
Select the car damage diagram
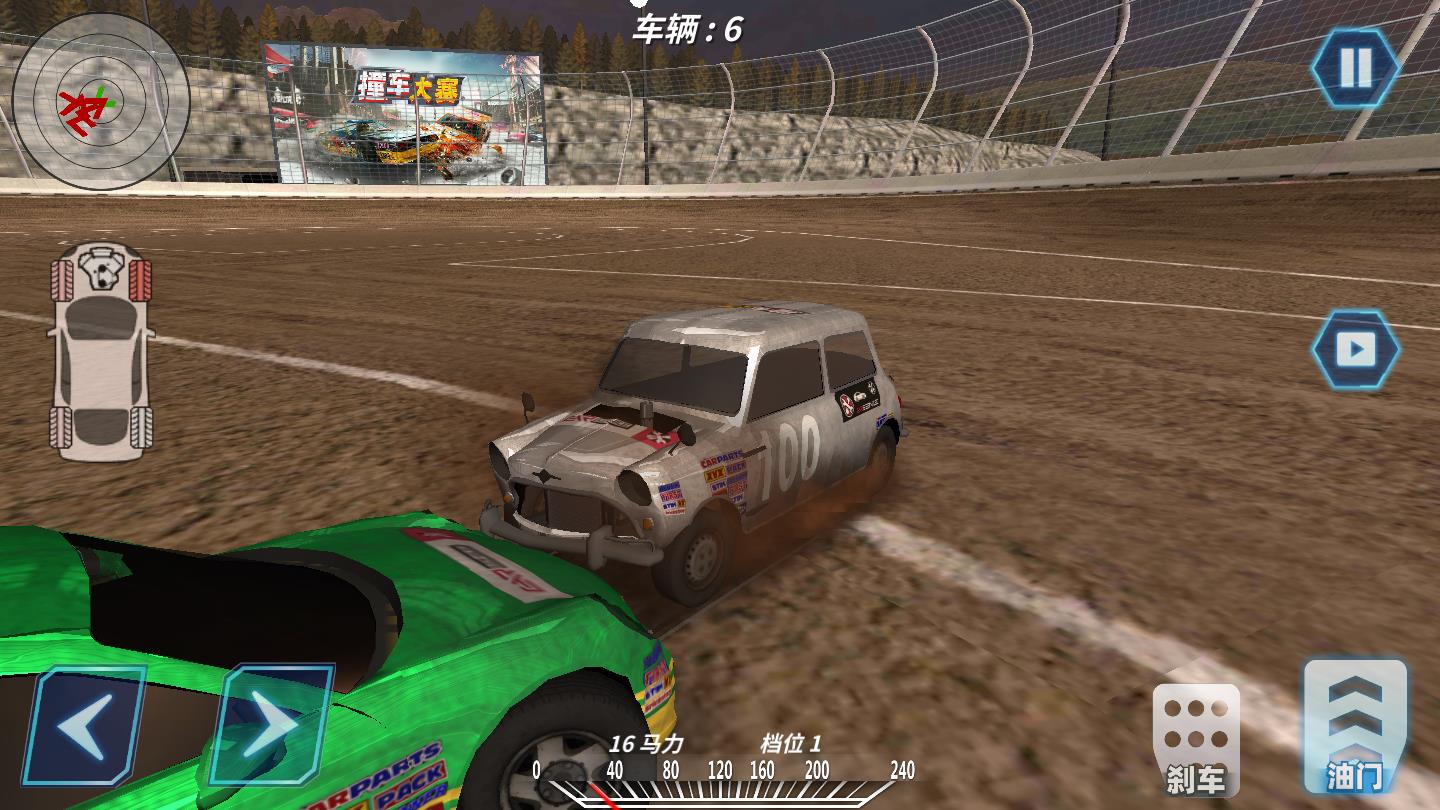(101, 350)
